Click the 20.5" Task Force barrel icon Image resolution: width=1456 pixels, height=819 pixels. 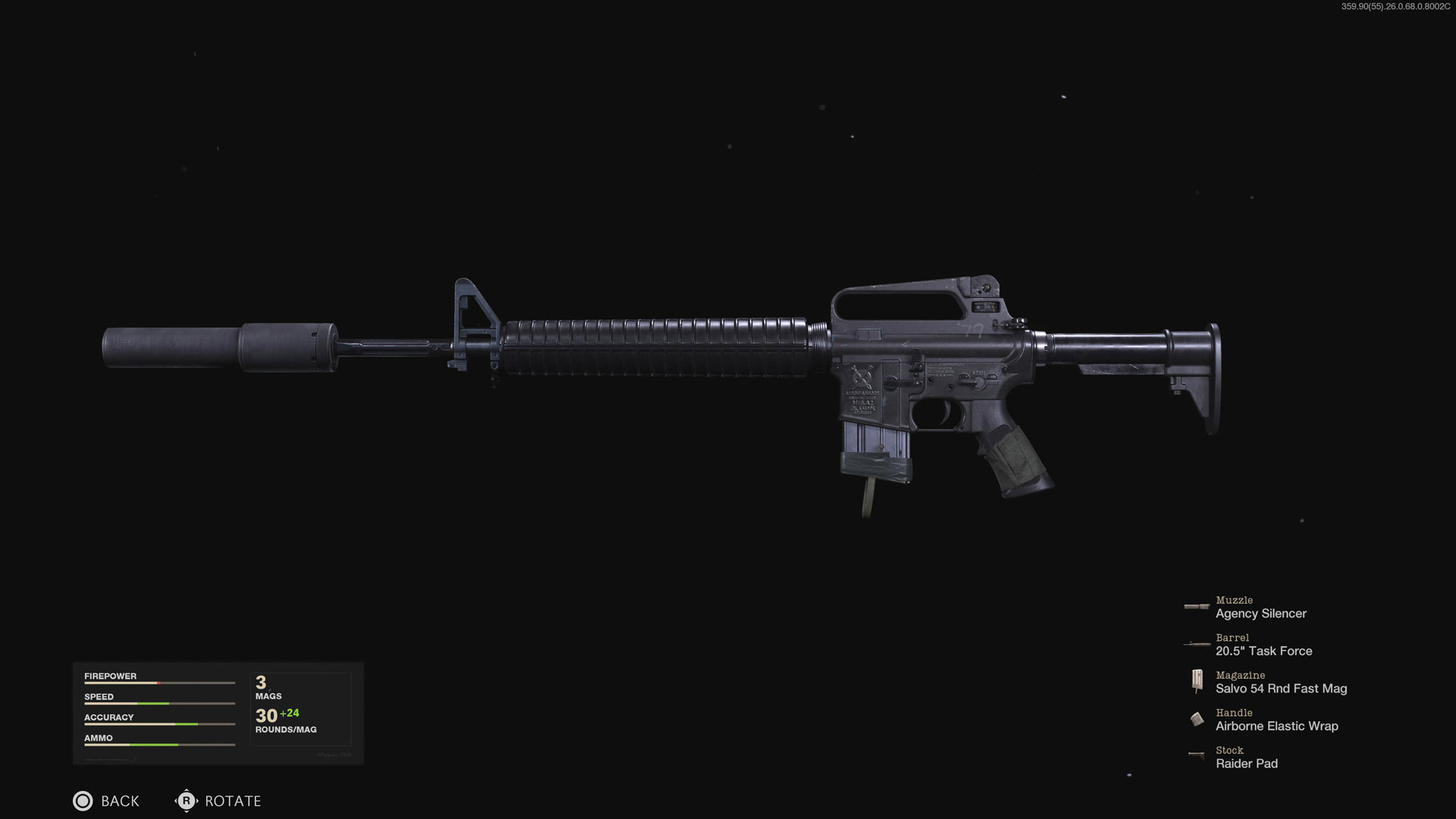1197,644
